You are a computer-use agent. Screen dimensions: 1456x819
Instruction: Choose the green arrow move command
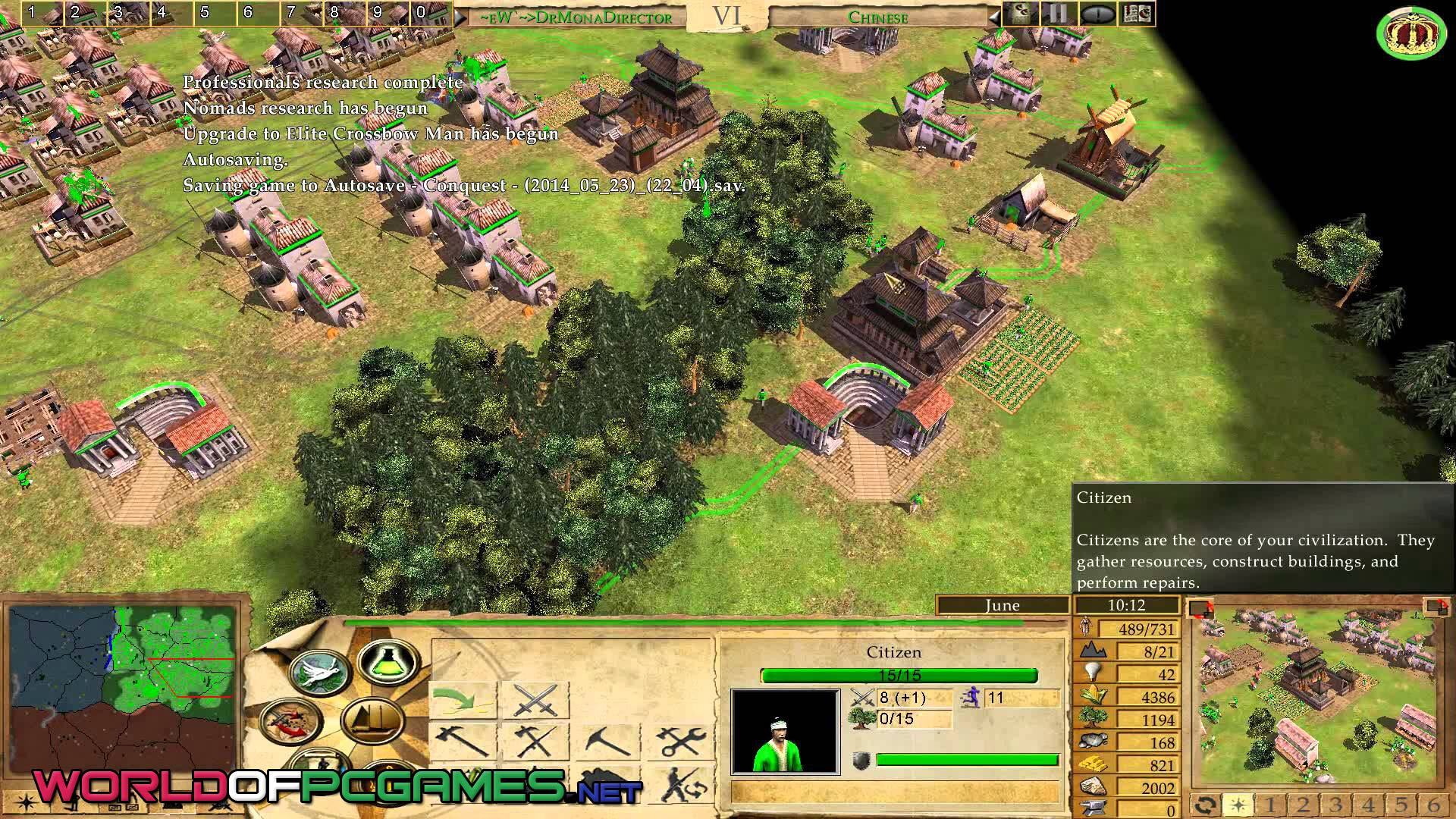pos(462,698)
